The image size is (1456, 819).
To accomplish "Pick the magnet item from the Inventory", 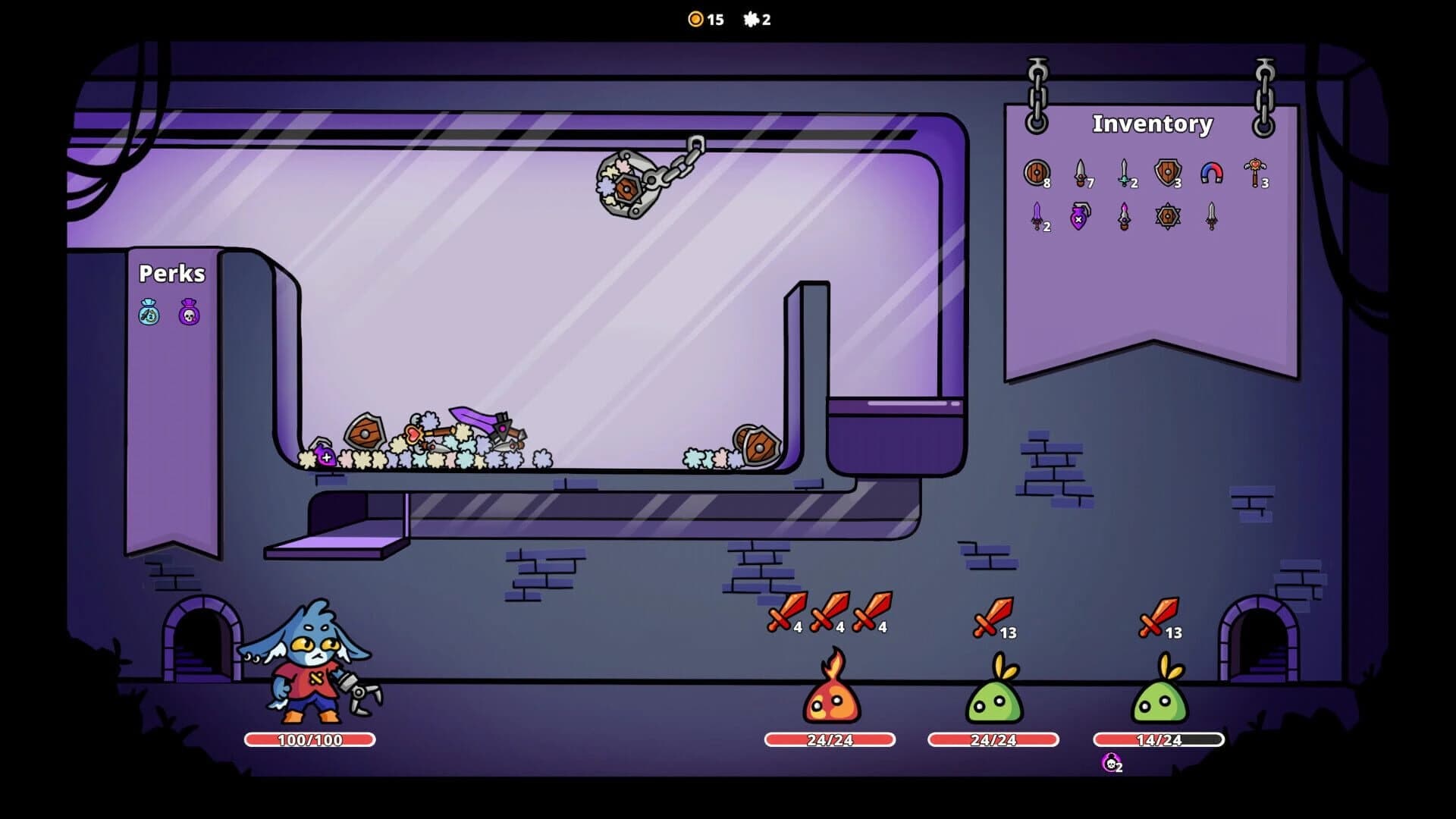I will [1213, 173].
